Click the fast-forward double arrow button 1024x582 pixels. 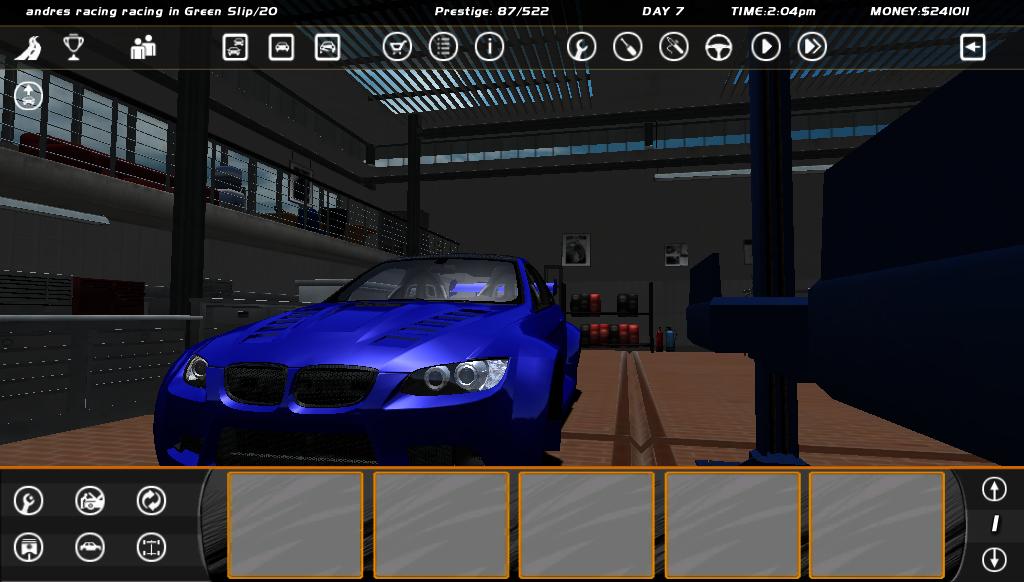[812, 47]
